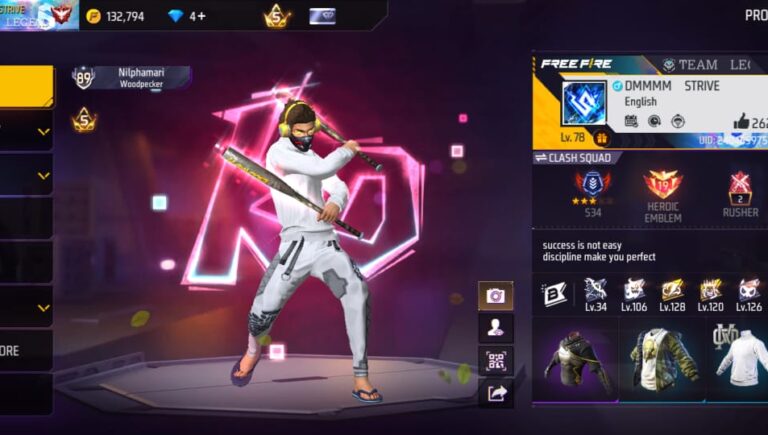Show the profile QR code

coord(495,361)
